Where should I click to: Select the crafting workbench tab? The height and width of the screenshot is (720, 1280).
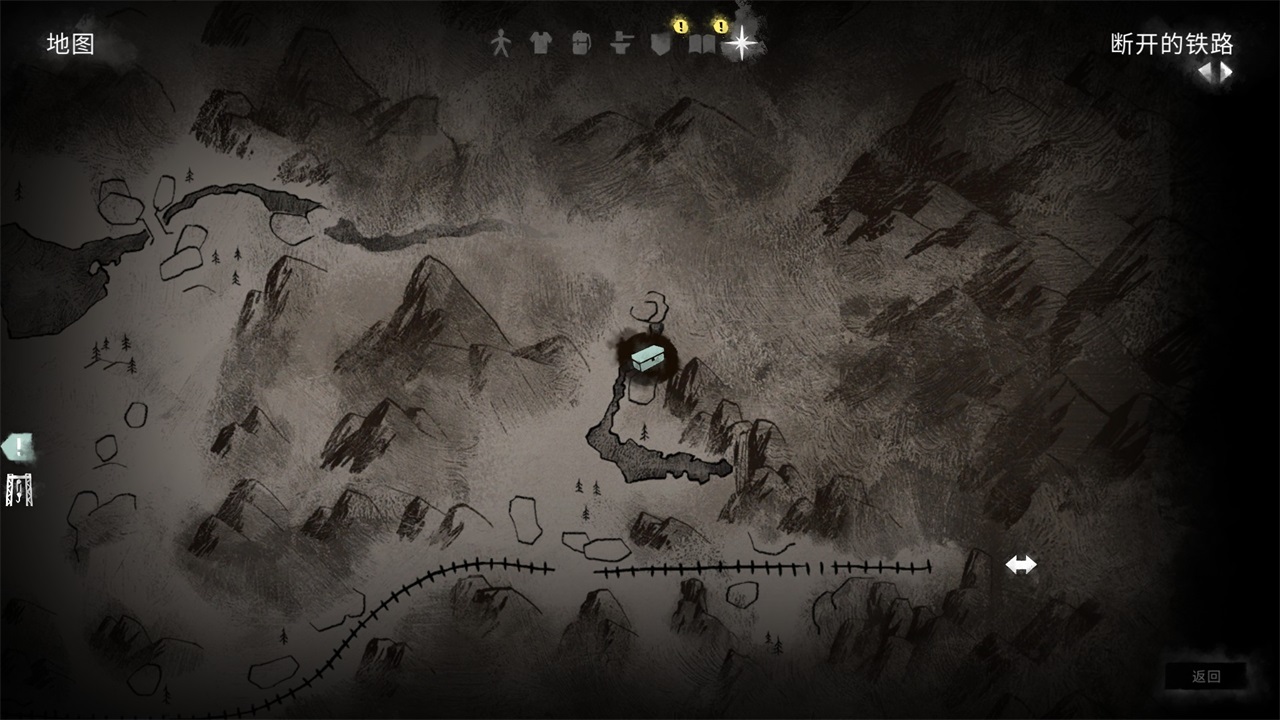[x=622, y=43]
